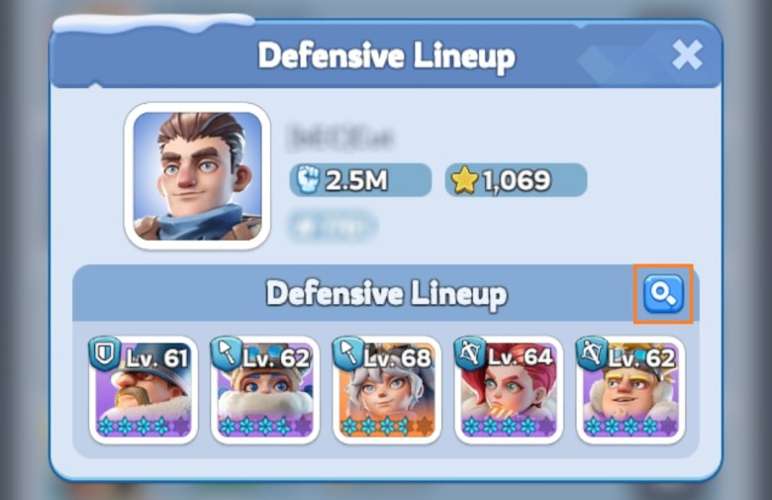
Task: Select the Lv. 68 hero card
Action: pos(386,391)
